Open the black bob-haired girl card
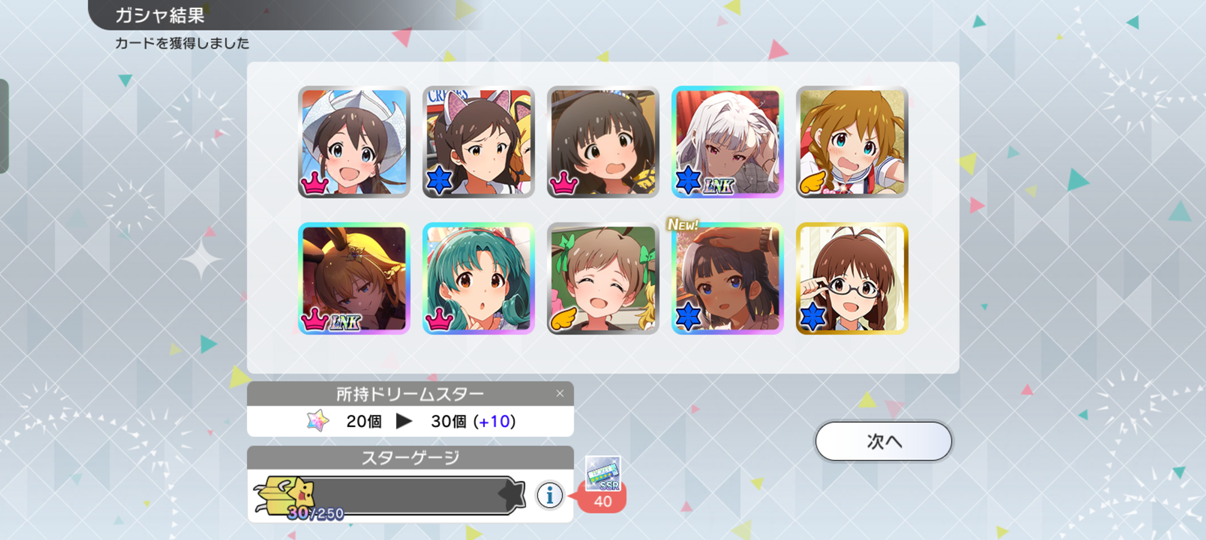The width and height of the screenshot is (1206, 540). [603, 142]
